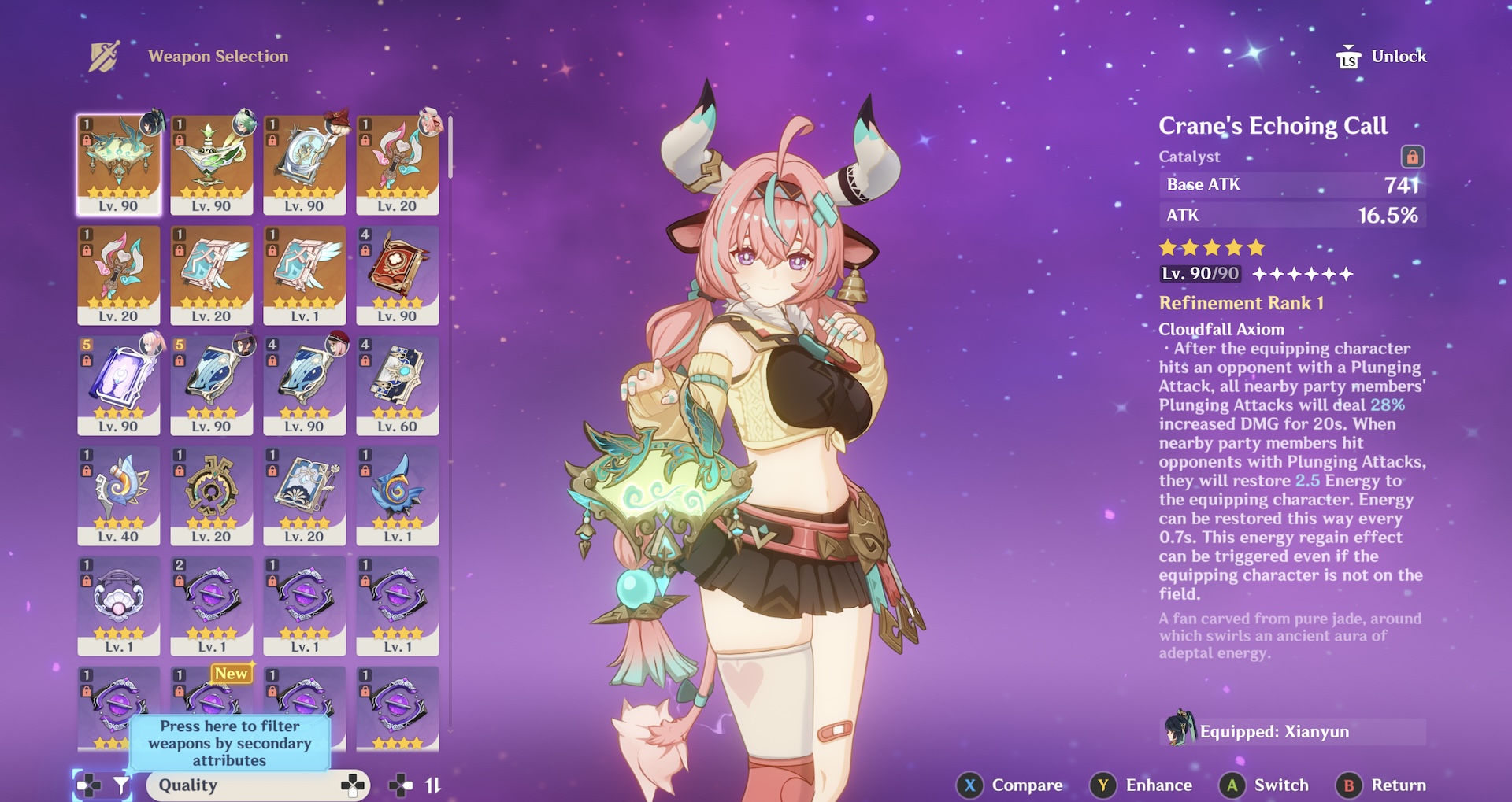1512x802 pixels.
Task: Open the Compare weapons option
Action: 1010,785
